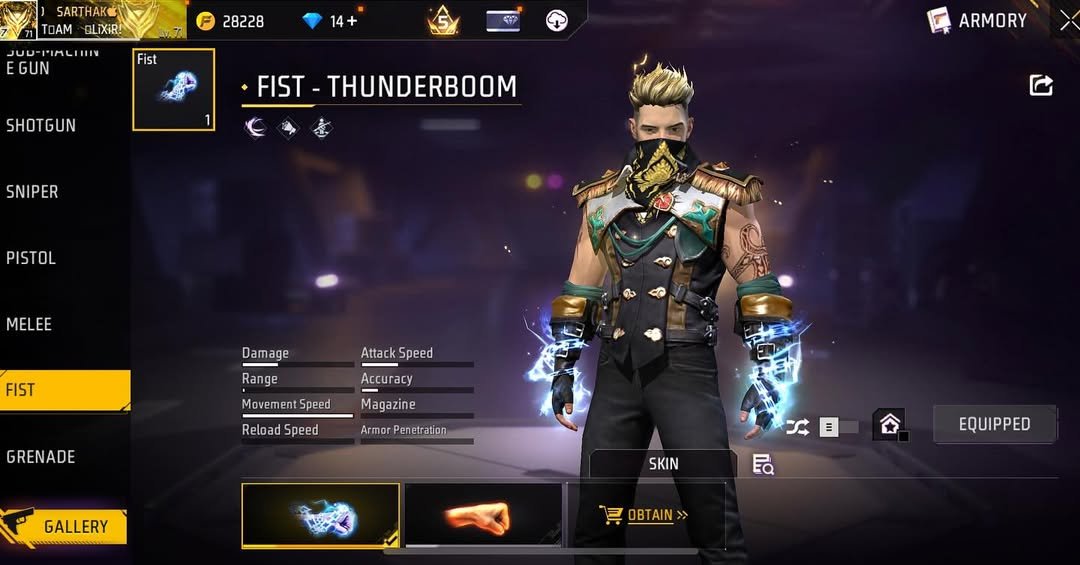1080x565 pixels.
Task: Select the Fist item tile
Action: [173, 89]
